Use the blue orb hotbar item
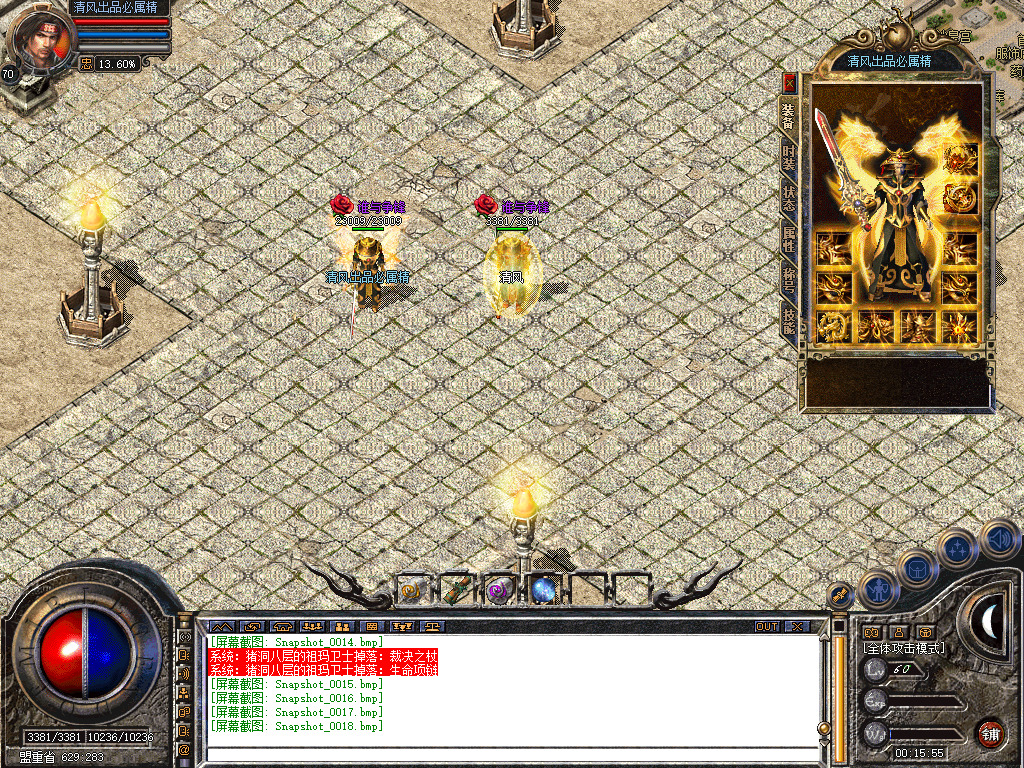 click(543, 591)
